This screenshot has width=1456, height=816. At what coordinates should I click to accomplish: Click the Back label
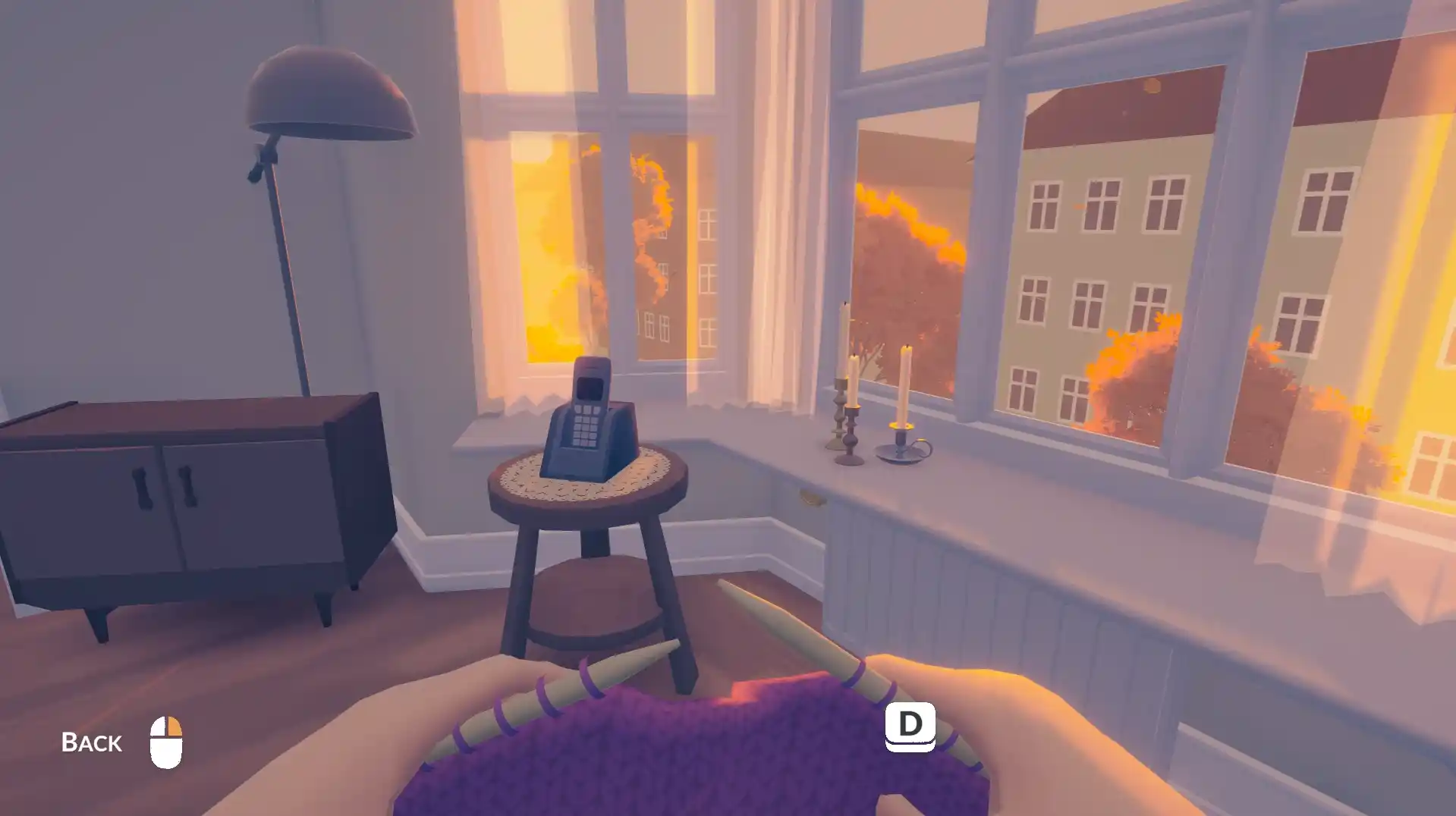coord(91,742)
